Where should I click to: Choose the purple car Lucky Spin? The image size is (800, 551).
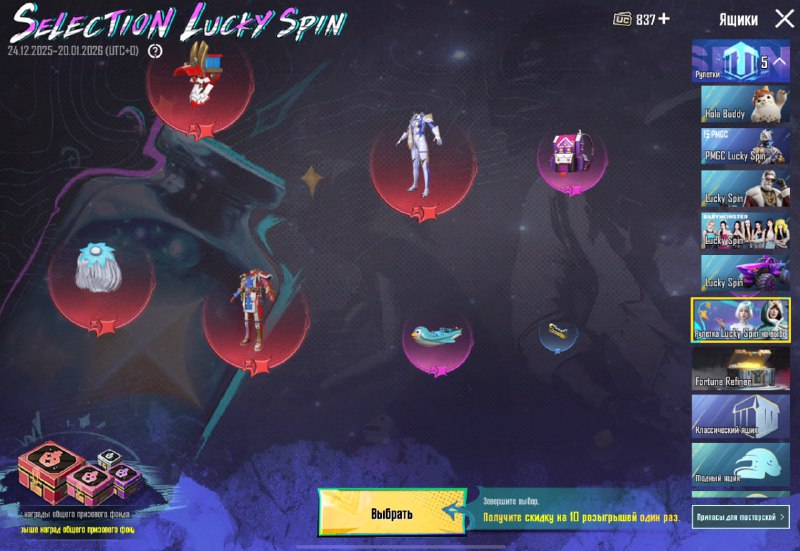click(741, 273)
